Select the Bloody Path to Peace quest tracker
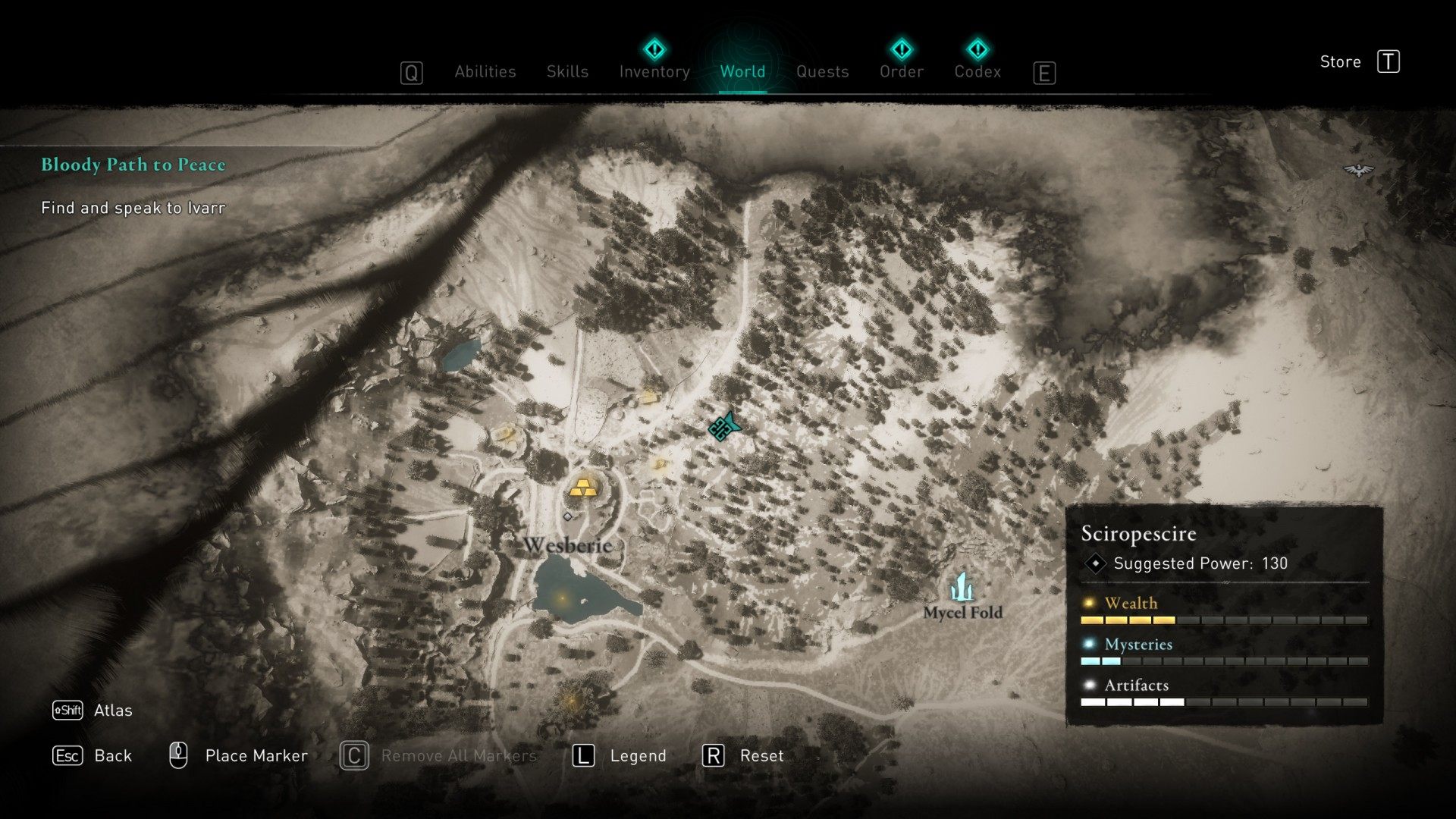 133,165
